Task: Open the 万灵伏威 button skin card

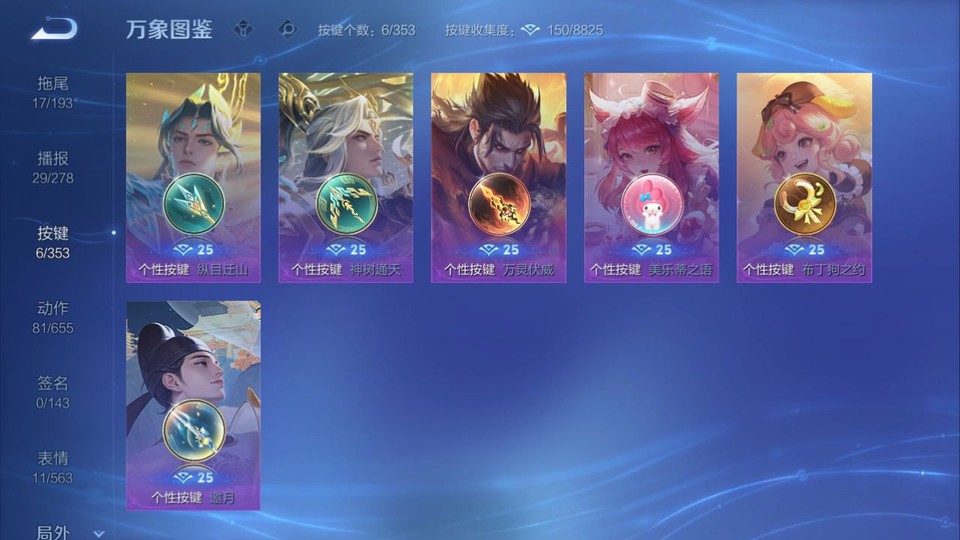Action: [498, 178]
